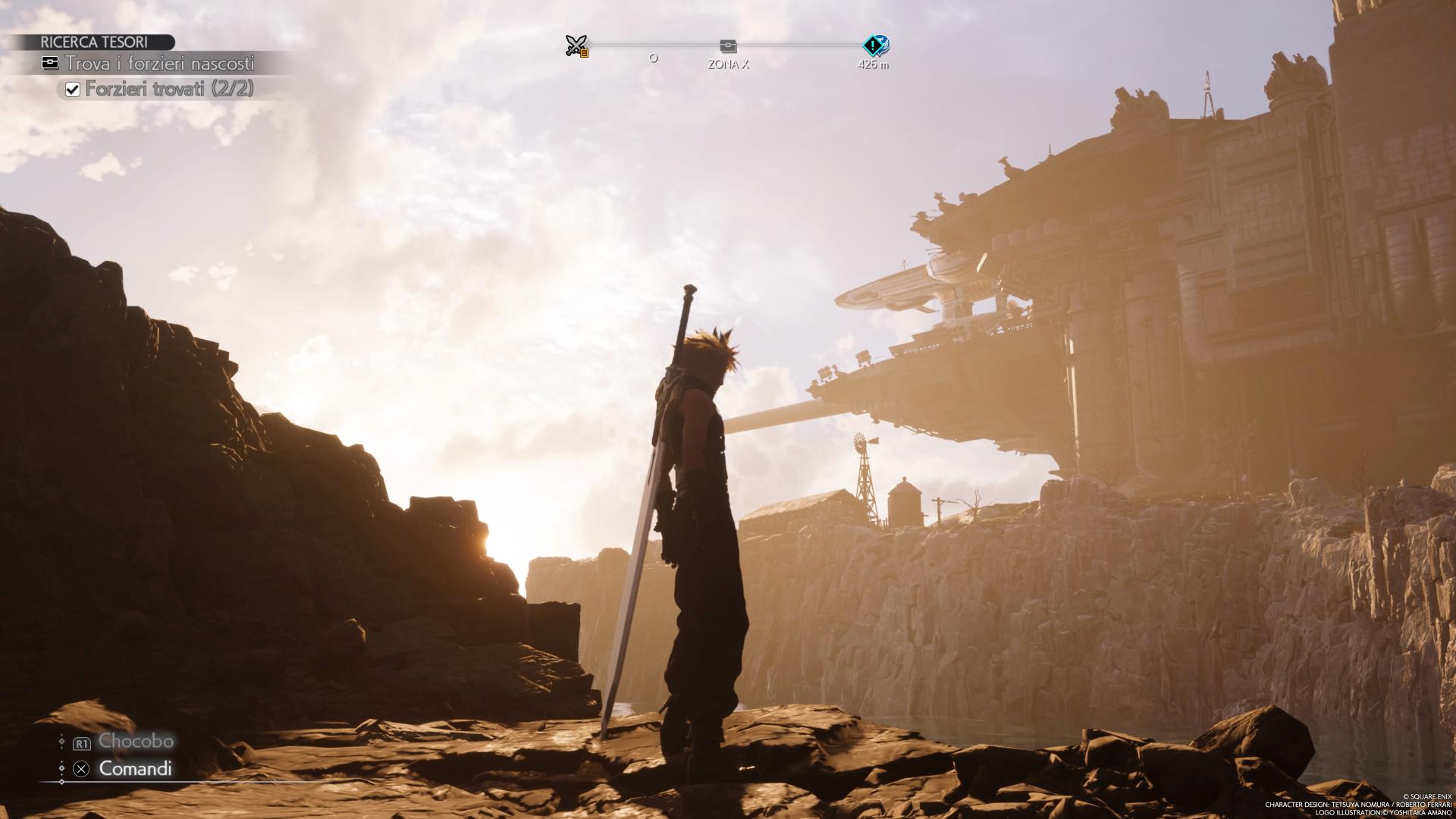Image resolution: width=1456 pixels, height=819 pixels.
Task: Open the Comandi menu
Action: pyautogui.click(x=135, y=768)
